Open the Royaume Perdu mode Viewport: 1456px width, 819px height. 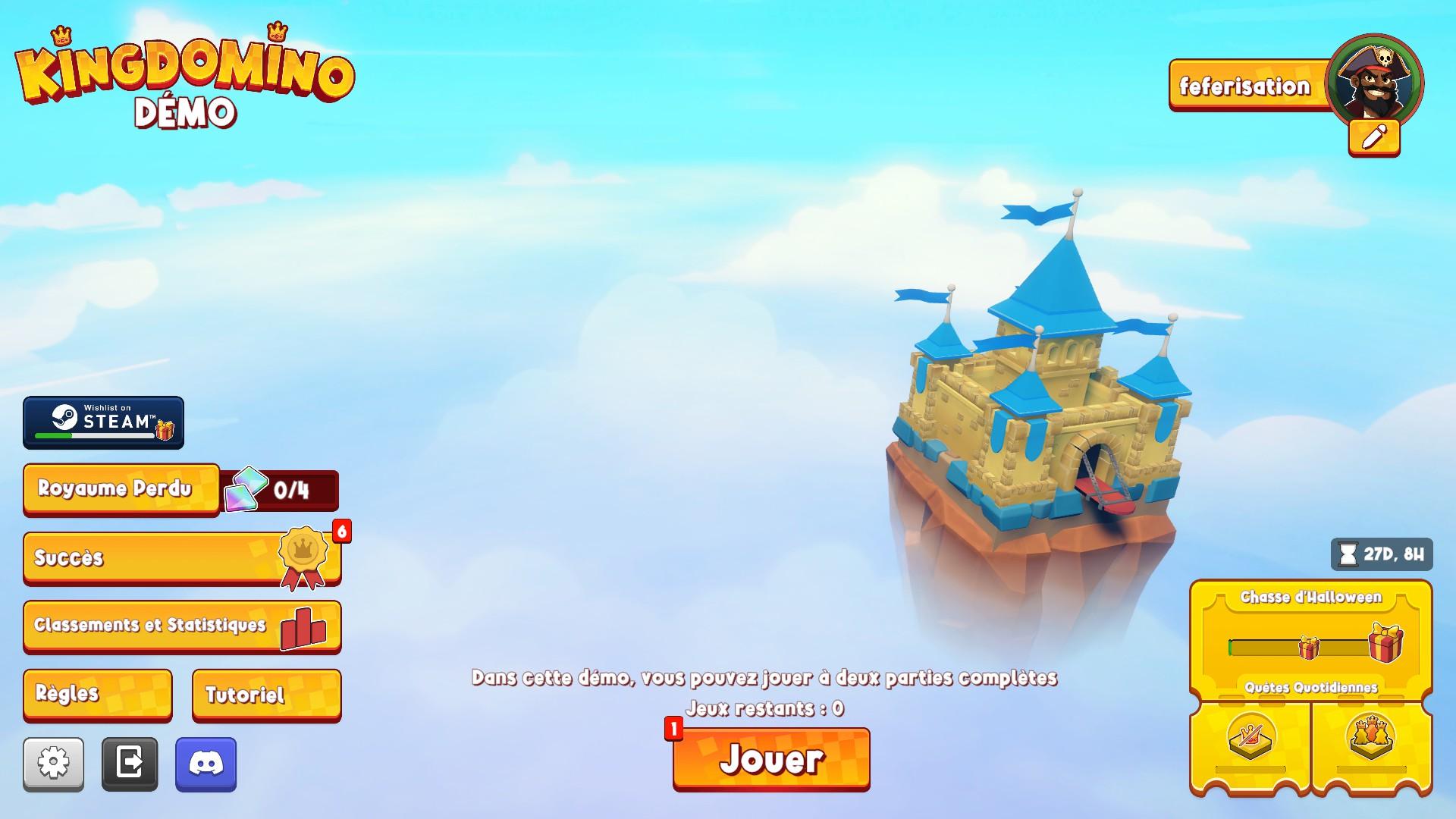click(x=121, y=489)
